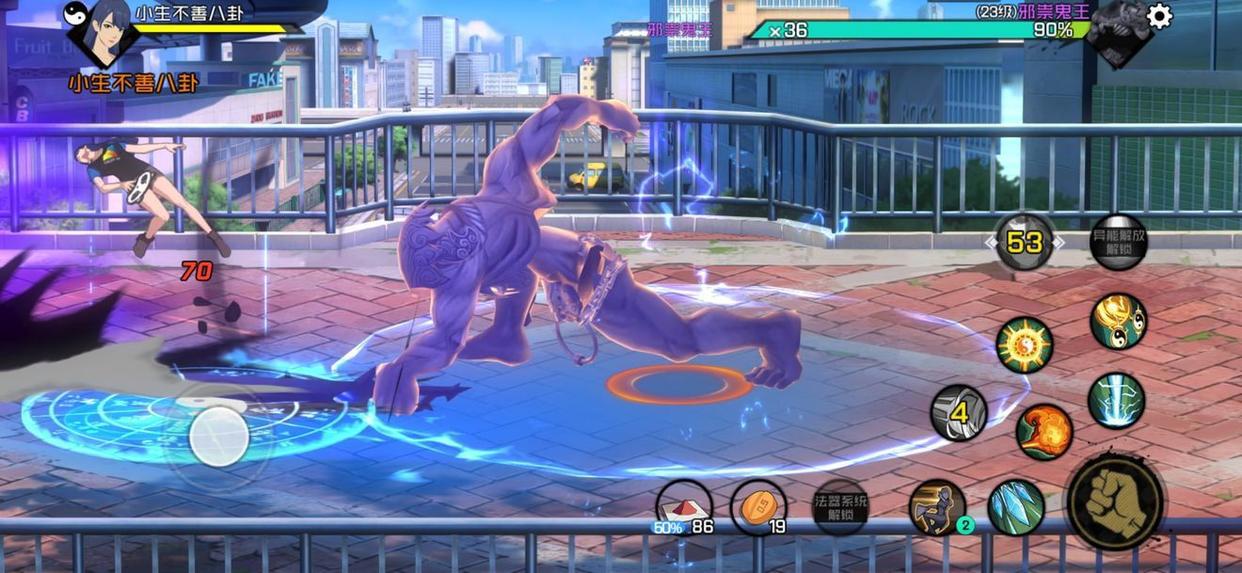
Task: Activate the ice crystal shard skill
Action: pyautogui.click(x=1016, y=507)
